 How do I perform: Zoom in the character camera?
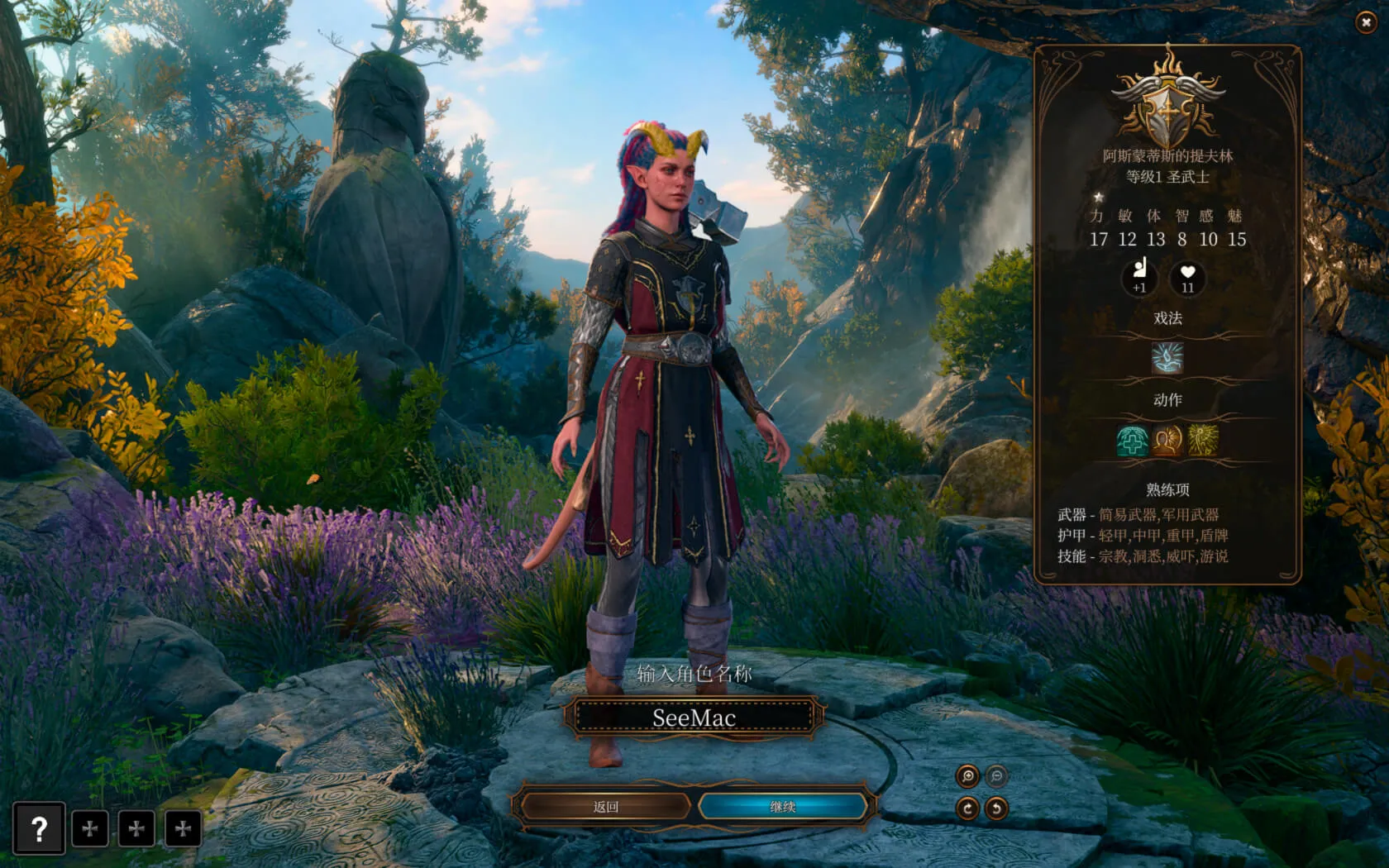(x=967, y=776)
